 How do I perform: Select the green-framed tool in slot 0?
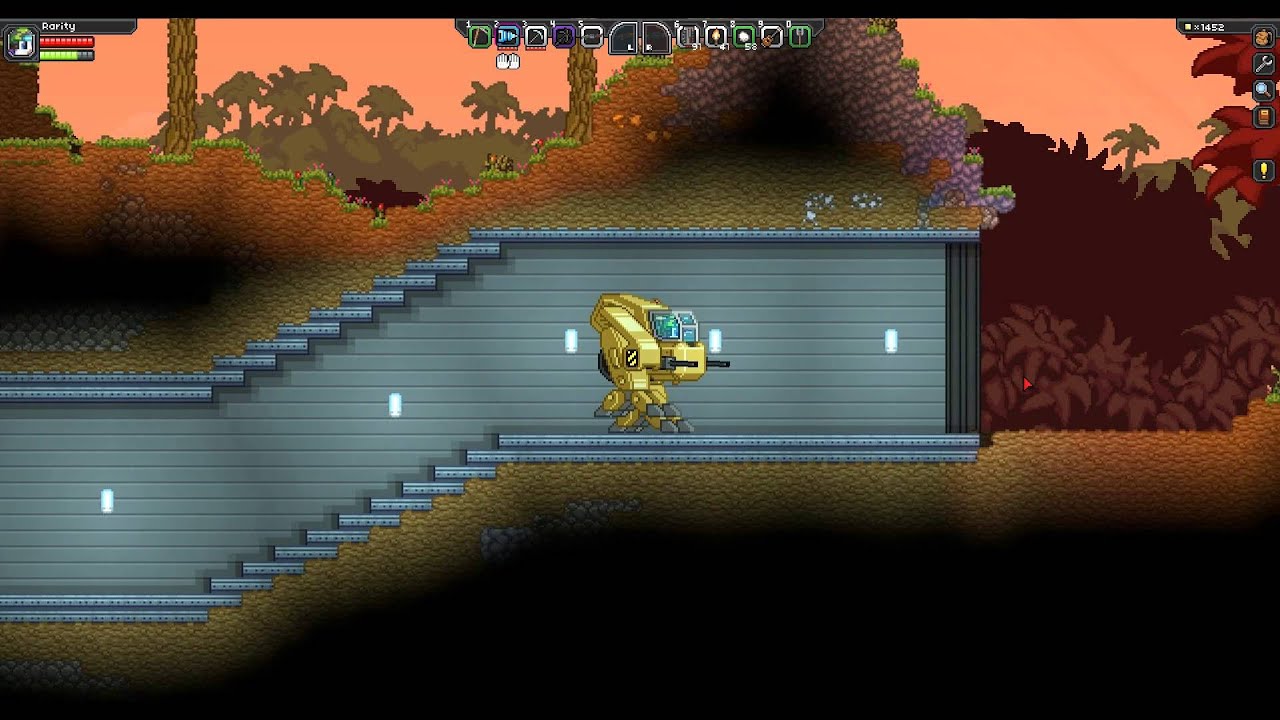(800, 37)
